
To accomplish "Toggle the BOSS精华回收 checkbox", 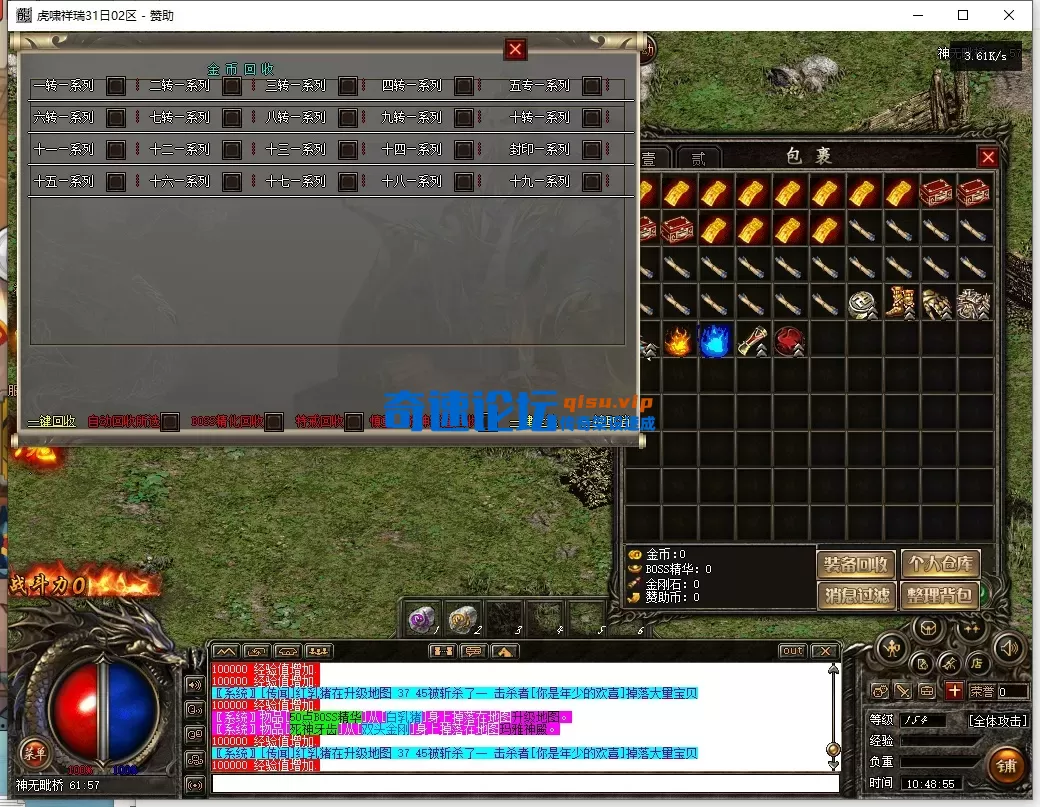I will 273,422.
